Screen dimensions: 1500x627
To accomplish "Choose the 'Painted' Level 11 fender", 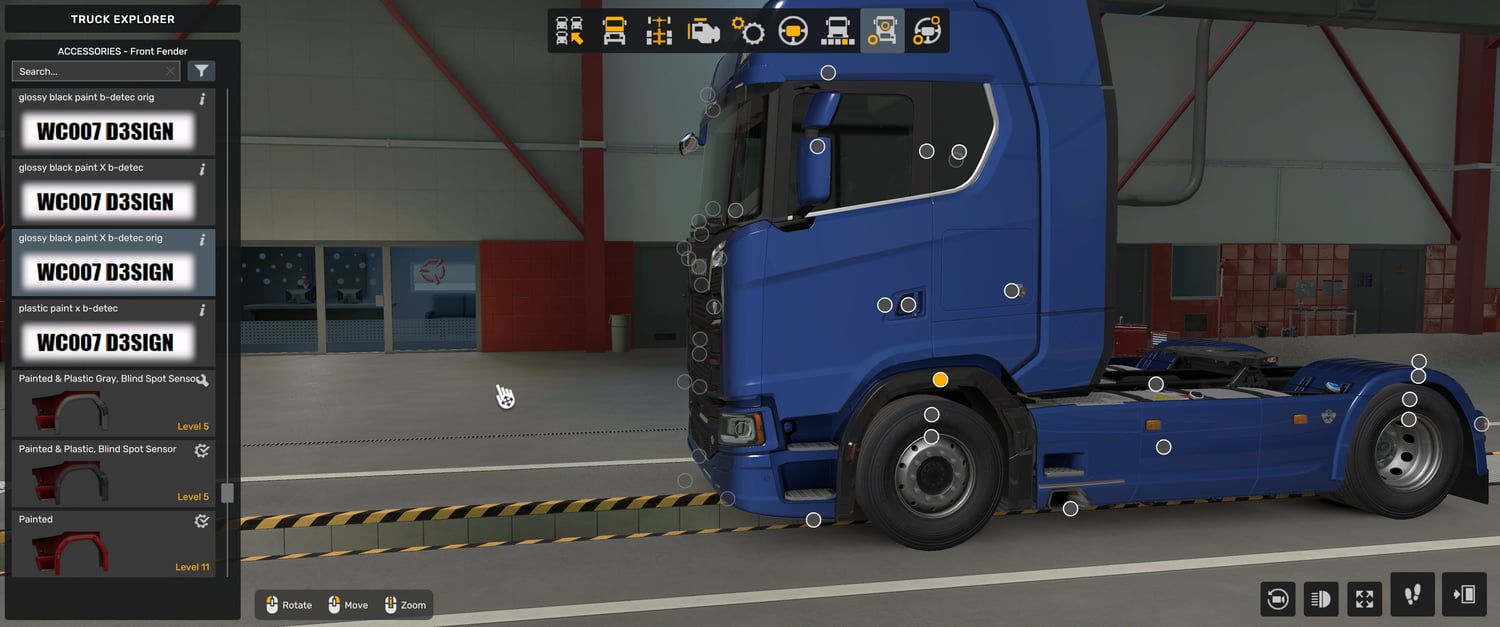I will [113, 543].
